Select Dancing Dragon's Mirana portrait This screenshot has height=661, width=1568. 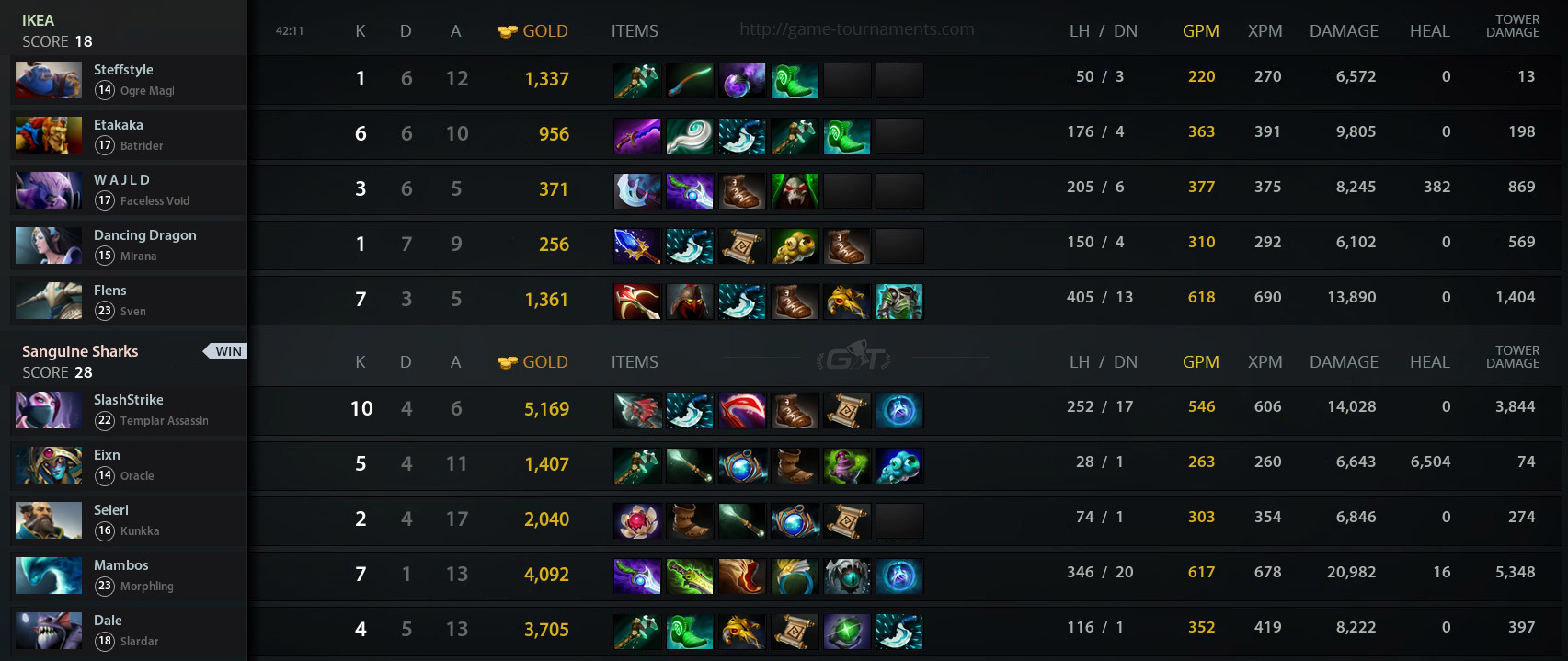point(48,245)
